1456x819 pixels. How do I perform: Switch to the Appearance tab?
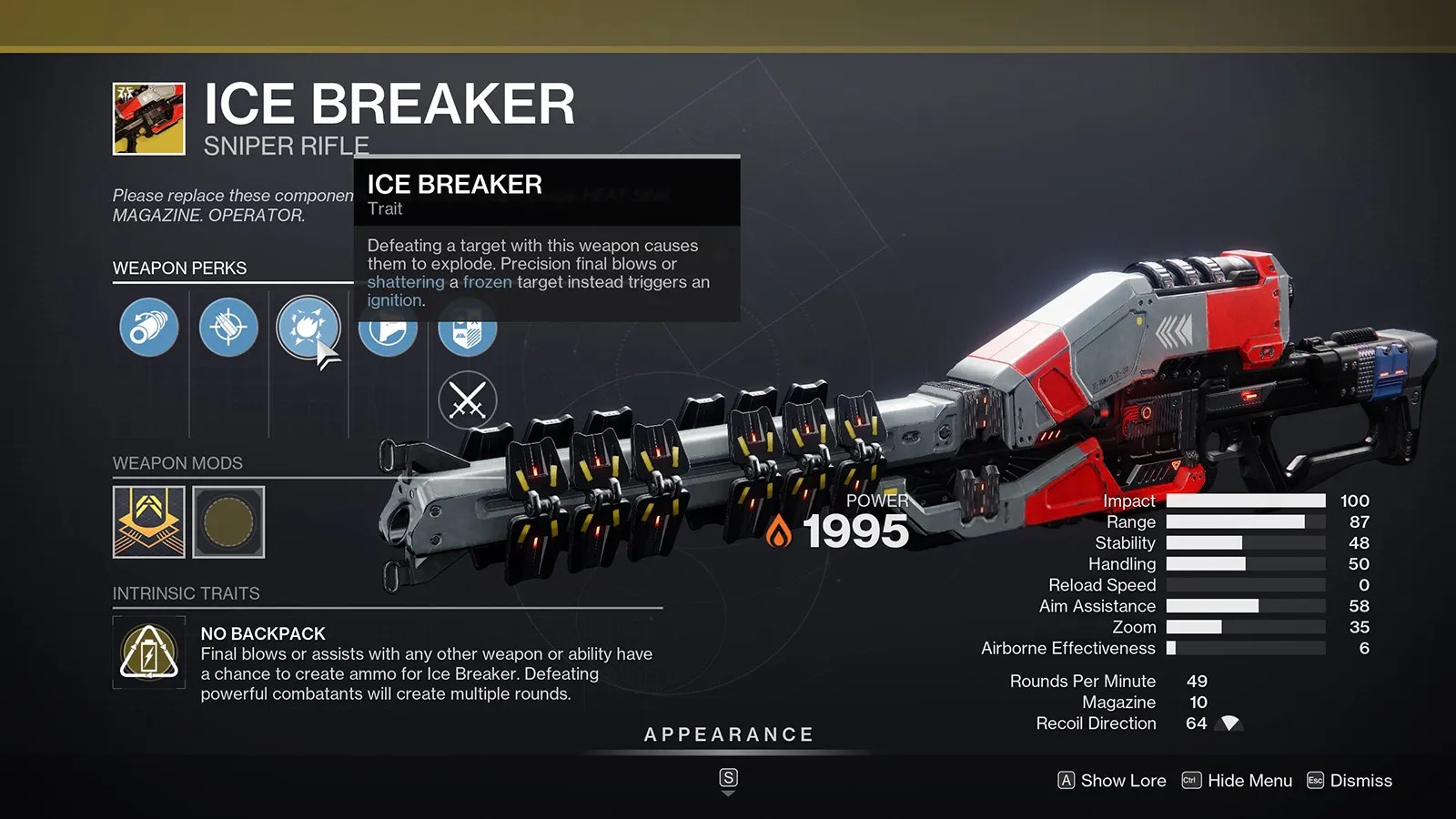(x=728, y=733)
